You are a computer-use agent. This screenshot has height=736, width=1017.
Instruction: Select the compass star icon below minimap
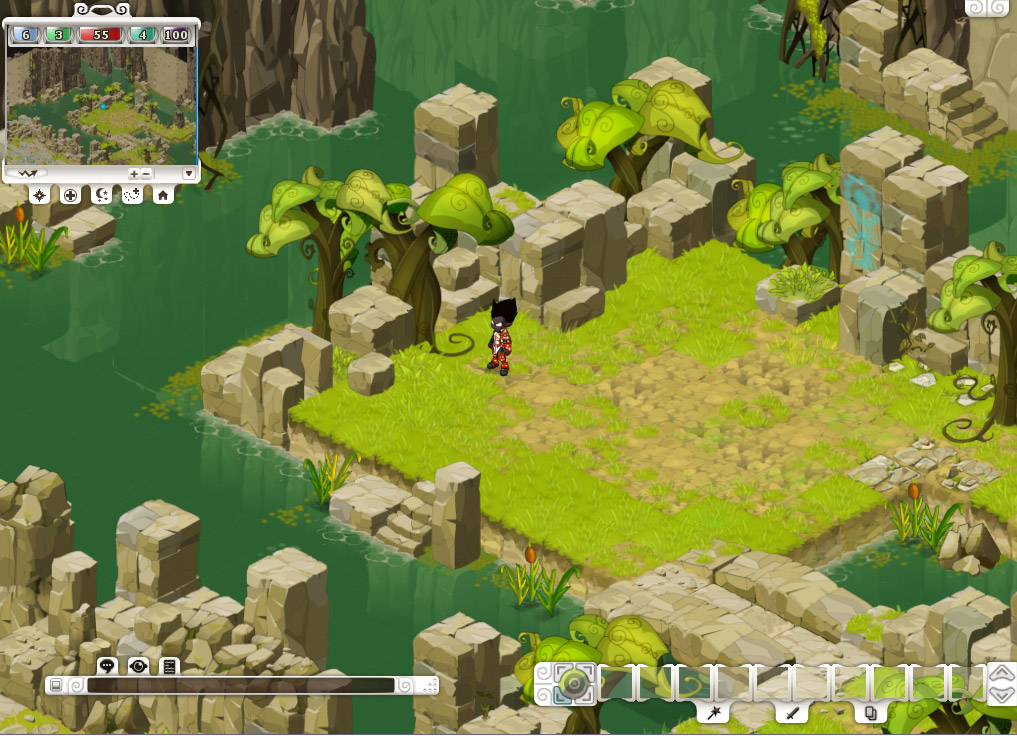click(39, 195)
